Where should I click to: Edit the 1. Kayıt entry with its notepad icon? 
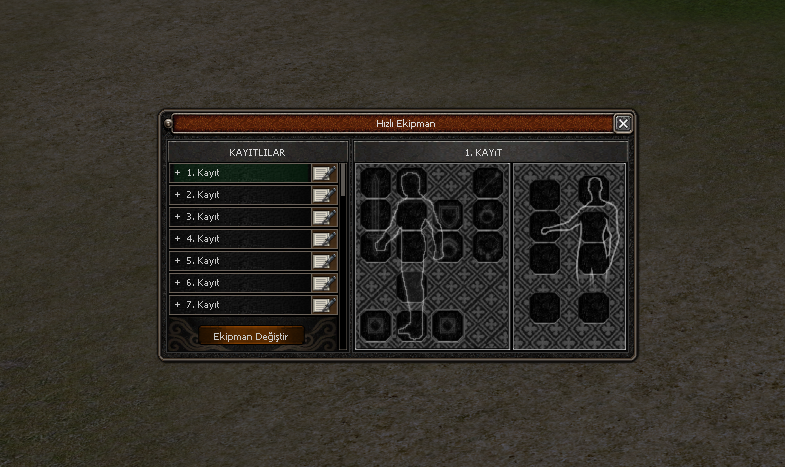324,173
